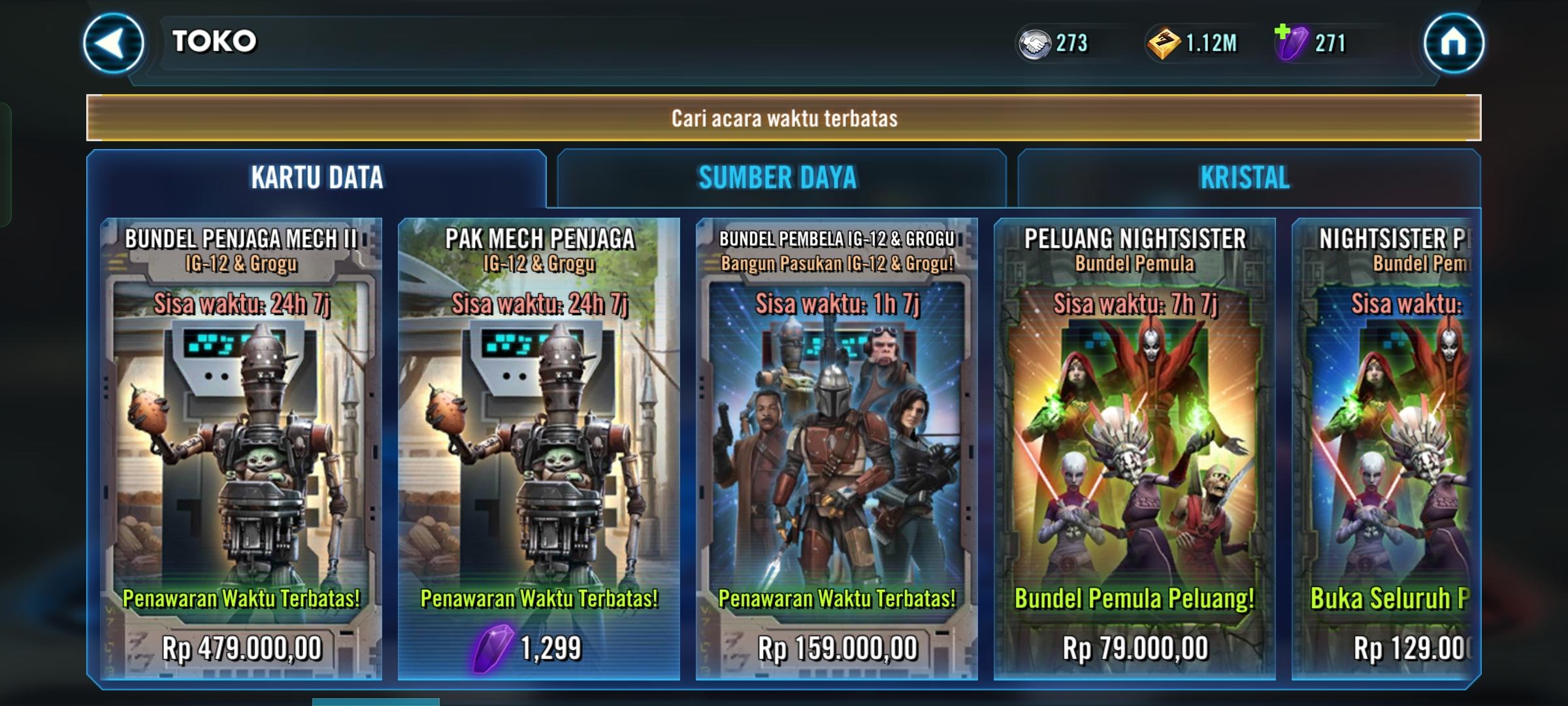Open the Cari acara waktu terbatas banner
This screenshot has height=706, width=1568.
click(x=784, y=118)
